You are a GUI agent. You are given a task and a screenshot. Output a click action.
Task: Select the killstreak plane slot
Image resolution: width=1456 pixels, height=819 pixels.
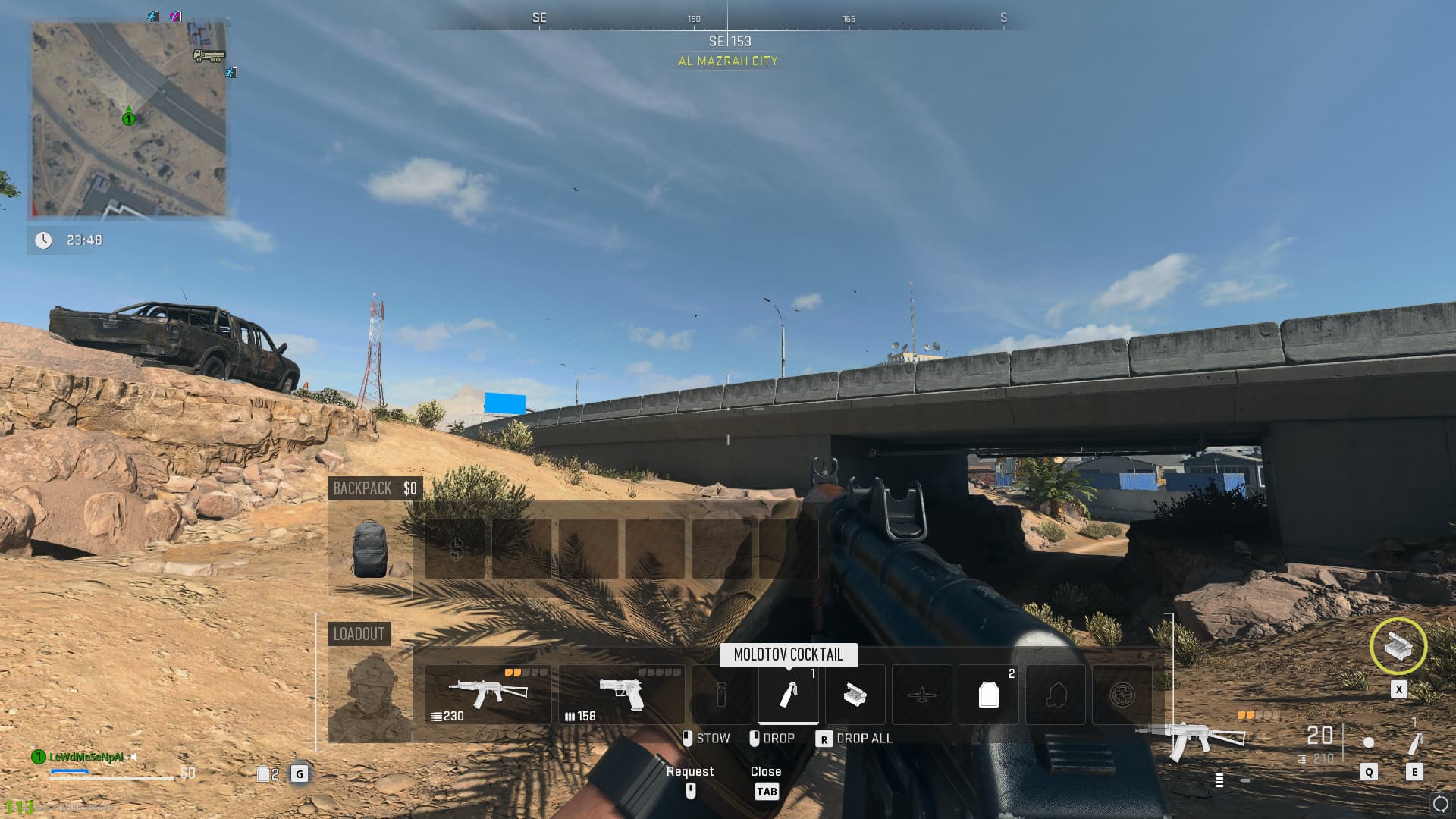[921, 694]
